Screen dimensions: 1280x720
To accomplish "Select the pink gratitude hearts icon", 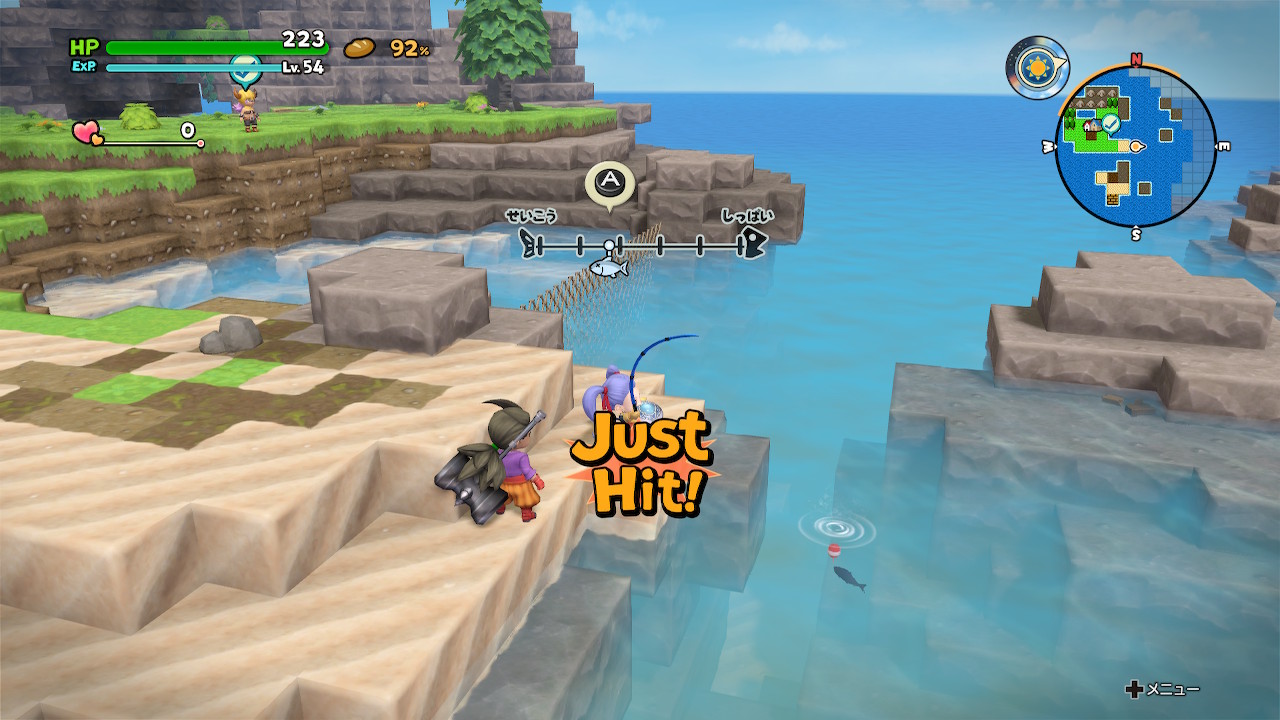I will (86, 131).
